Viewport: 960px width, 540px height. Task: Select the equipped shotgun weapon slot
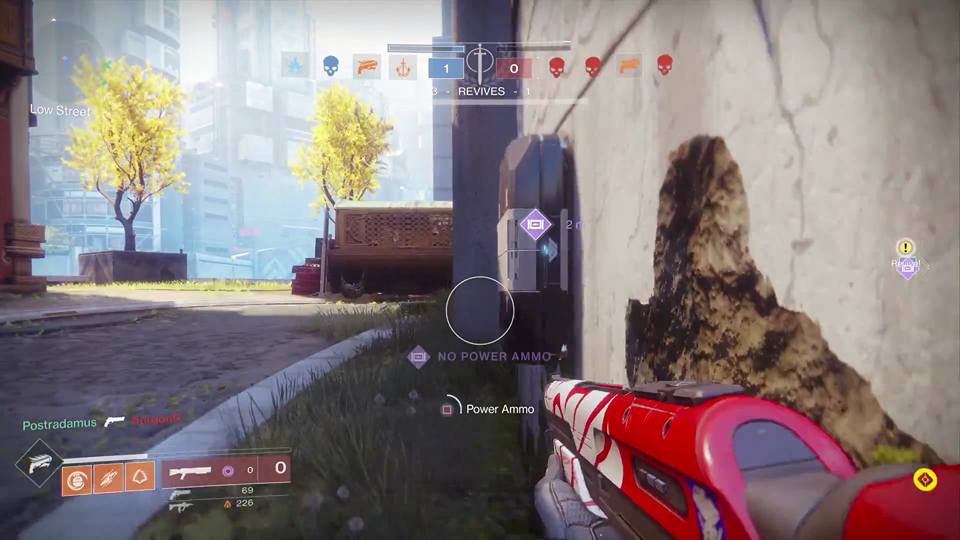tap(191, 469)
